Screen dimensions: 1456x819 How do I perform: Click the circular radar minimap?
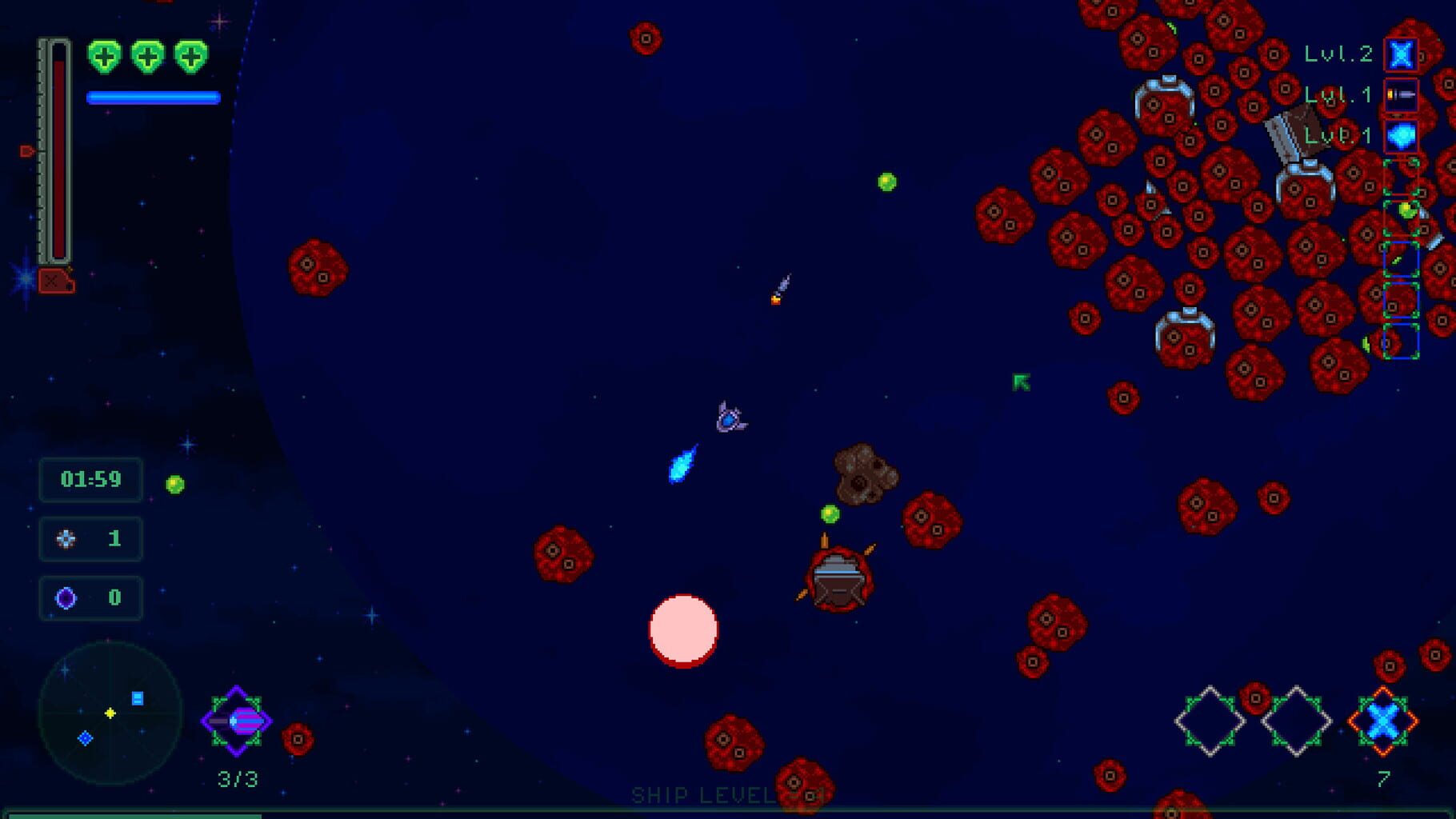[x=110, y=713]
